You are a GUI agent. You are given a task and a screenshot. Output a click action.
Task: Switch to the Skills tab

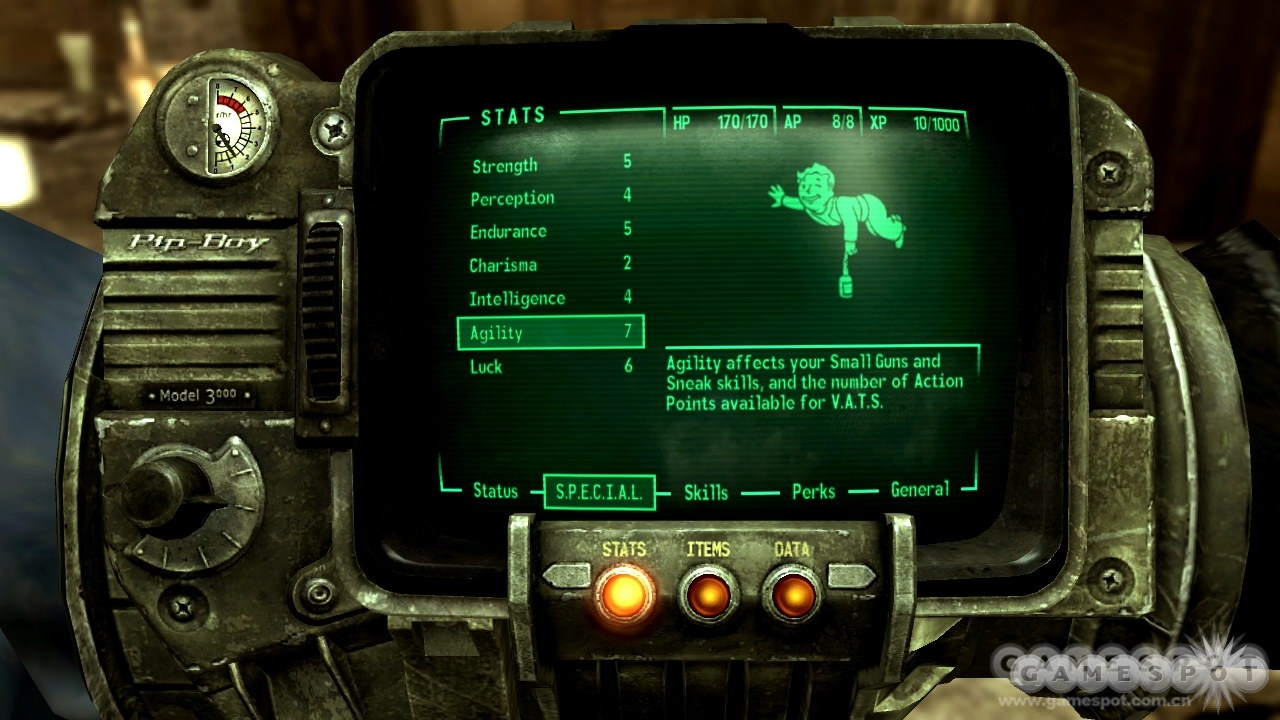(706, 492)
